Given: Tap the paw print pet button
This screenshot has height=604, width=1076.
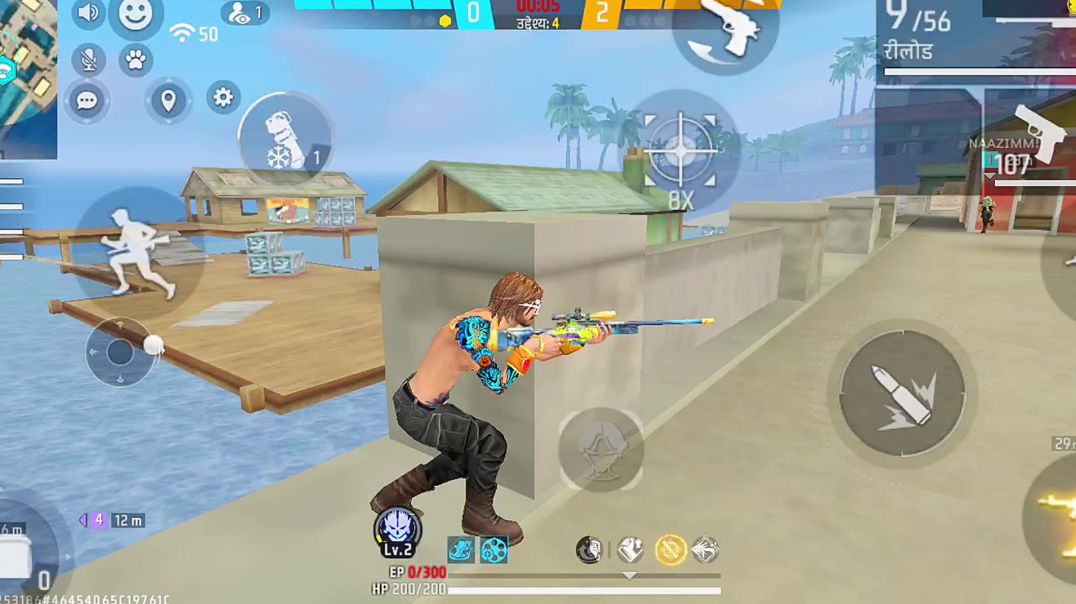Looking at the screenshot, I should pyautogui.click(x=135, y=60).
